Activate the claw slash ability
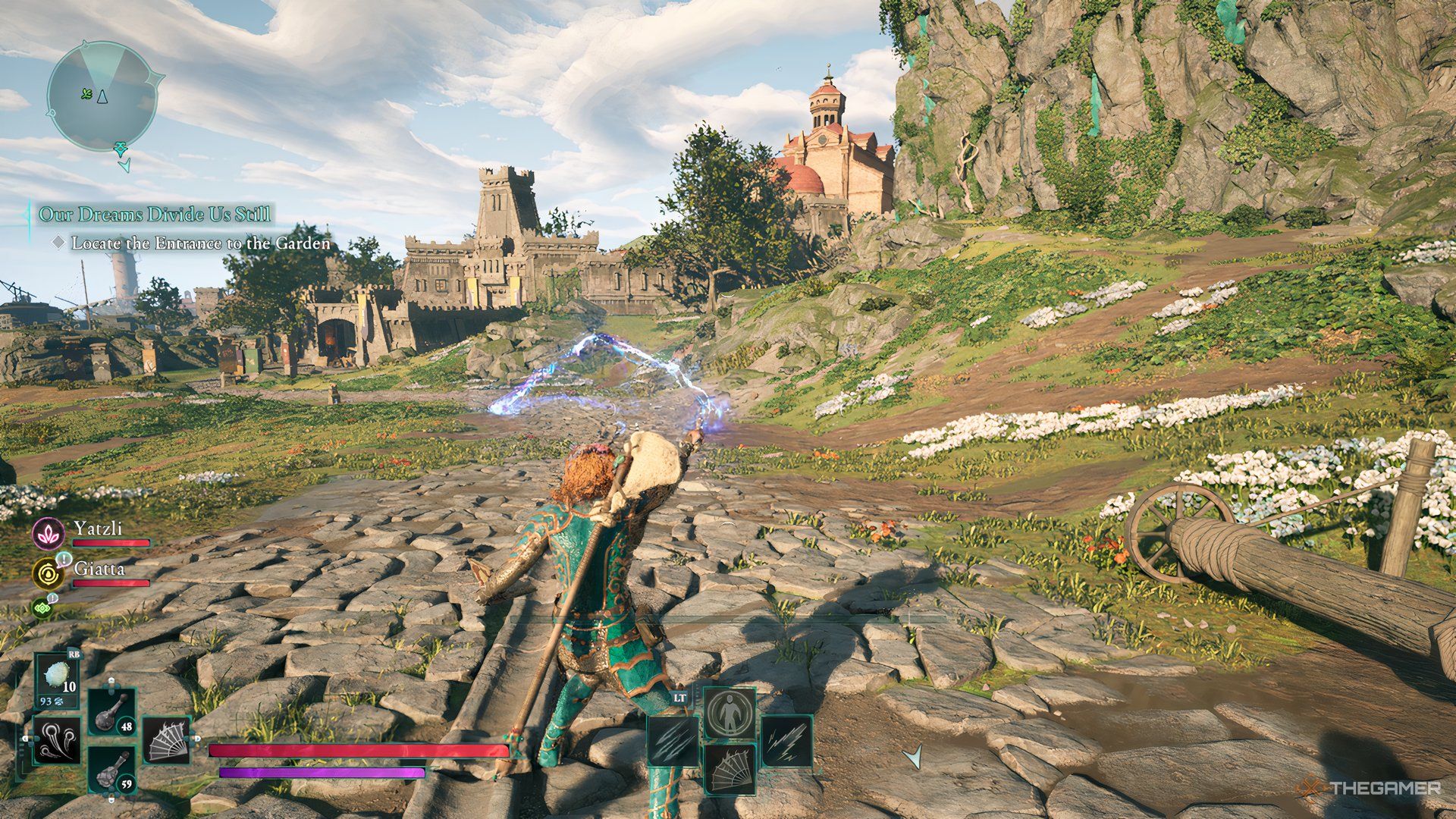Image resolution: width=1456 pixels, height=819 pixels. click(x=673, y=740)
